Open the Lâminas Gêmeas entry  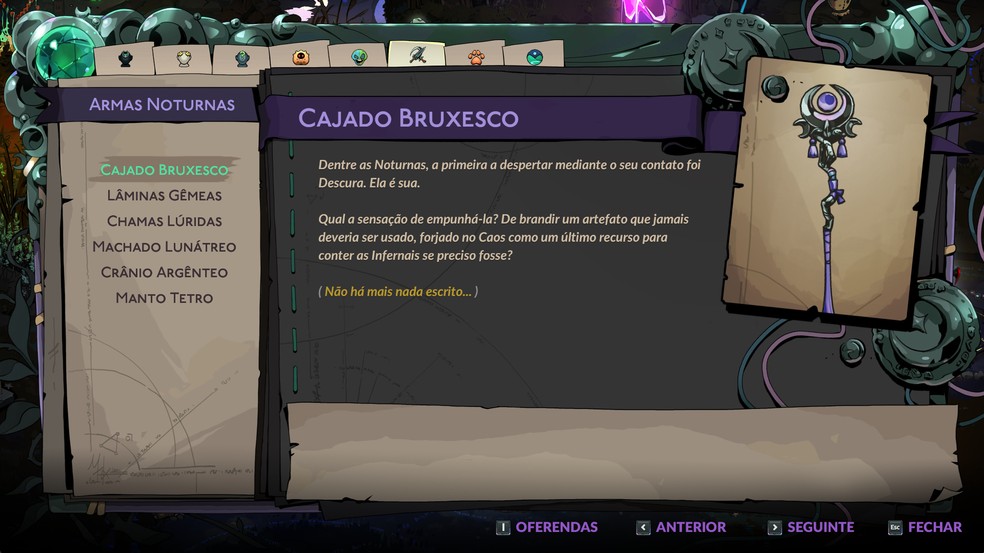(164, 195)
